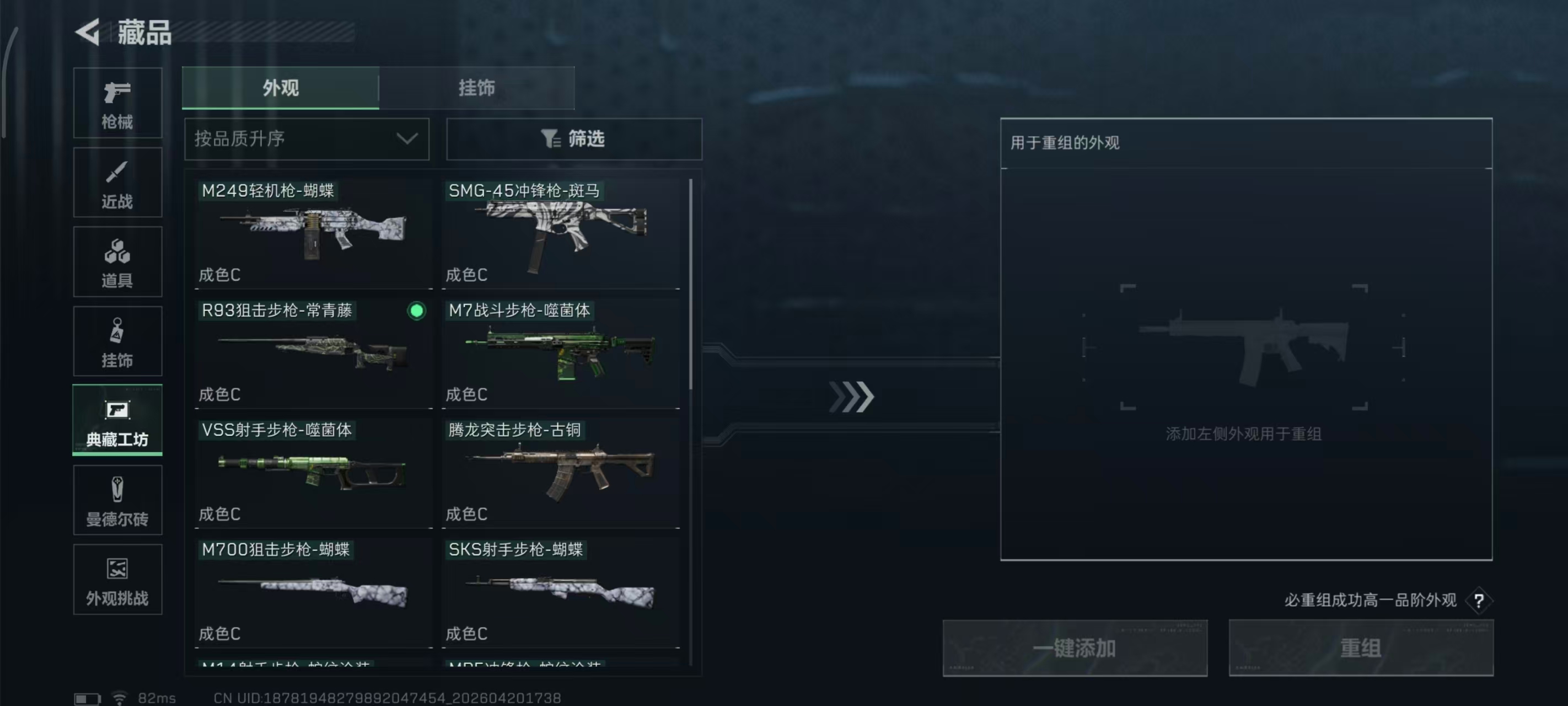
Task: Open the 筛选 filter panel
Action: pos(573,139)
